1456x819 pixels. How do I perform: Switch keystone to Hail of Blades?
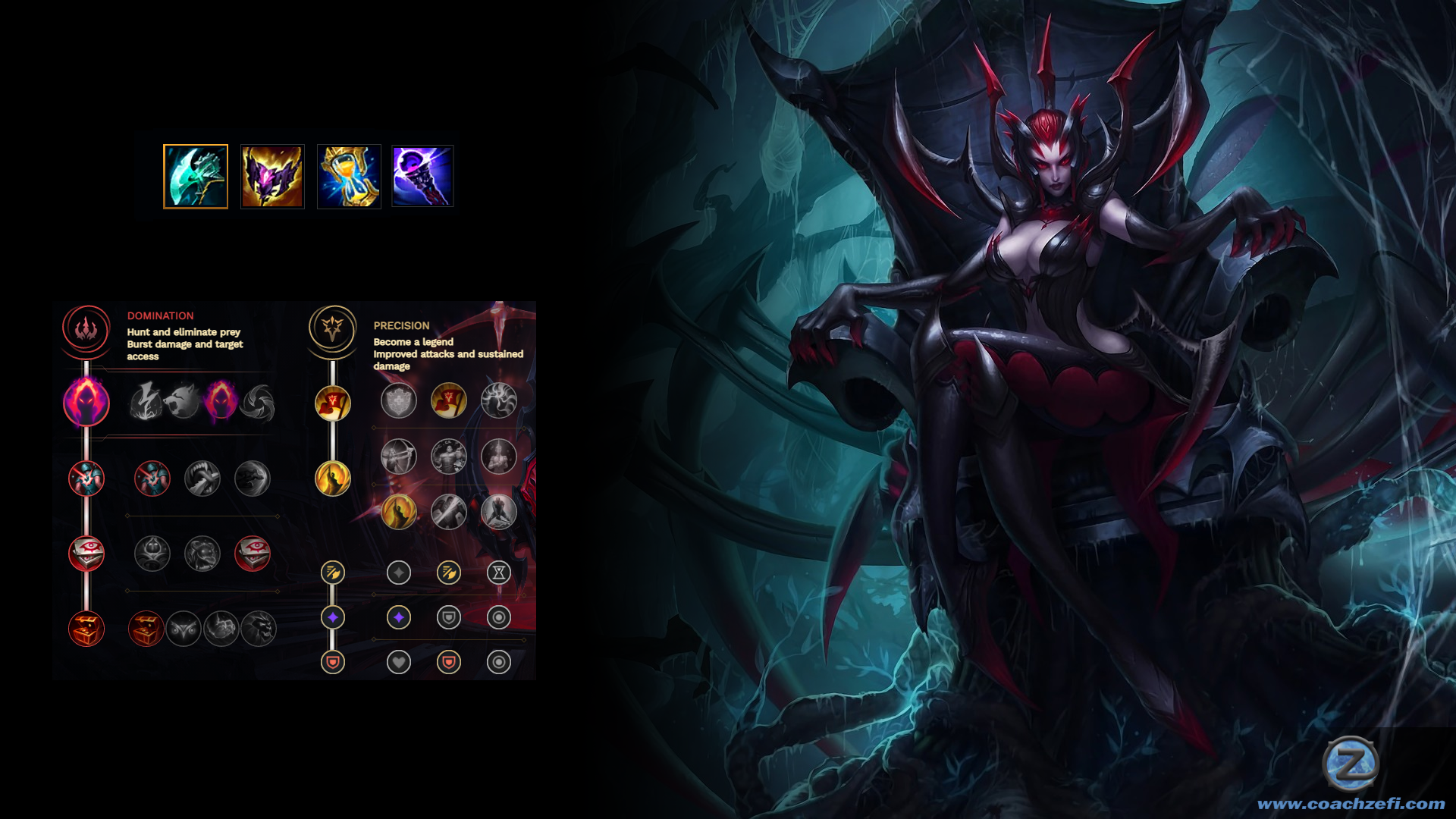[x=258, y=401]
